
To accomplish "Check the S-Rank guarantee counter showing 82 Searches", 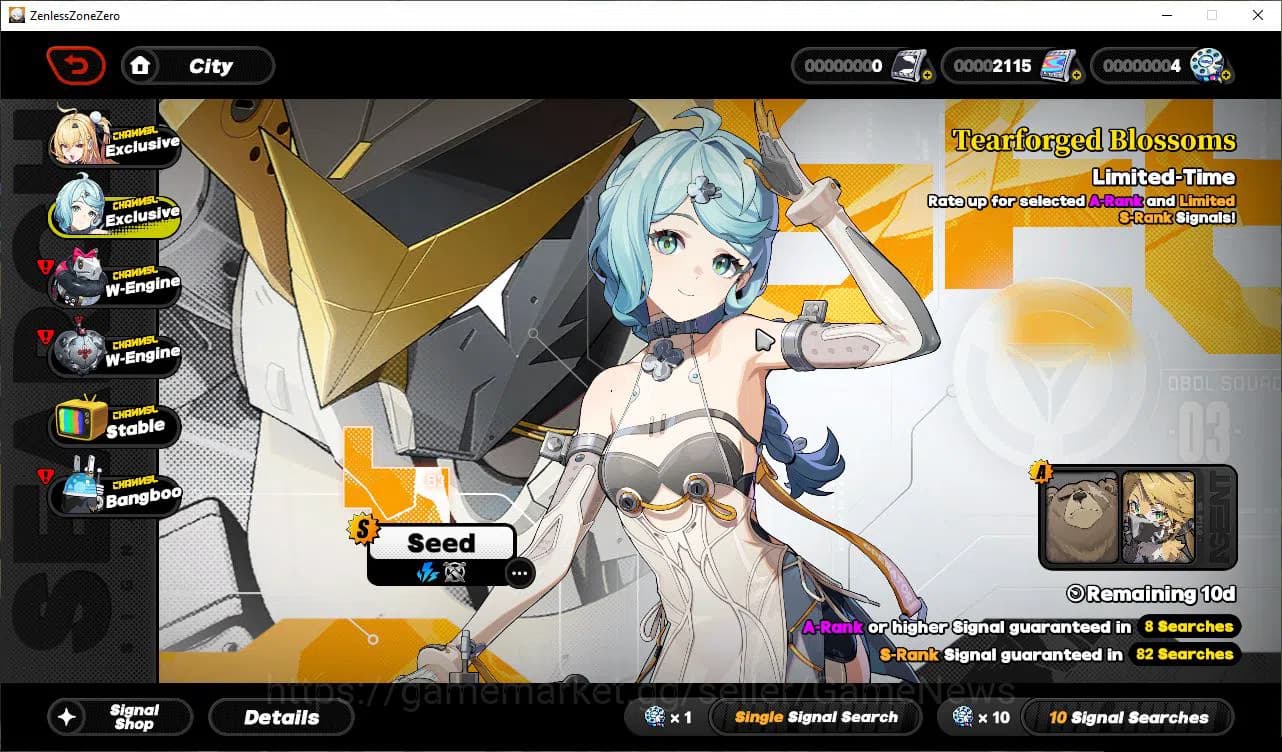I will pyautogui.click(x=1185, y=655).
